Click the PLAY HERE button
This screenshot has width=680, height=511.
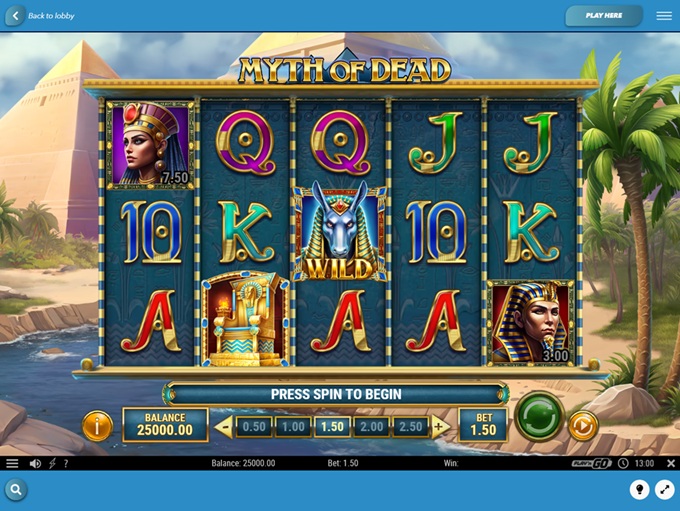coord(603,16)
